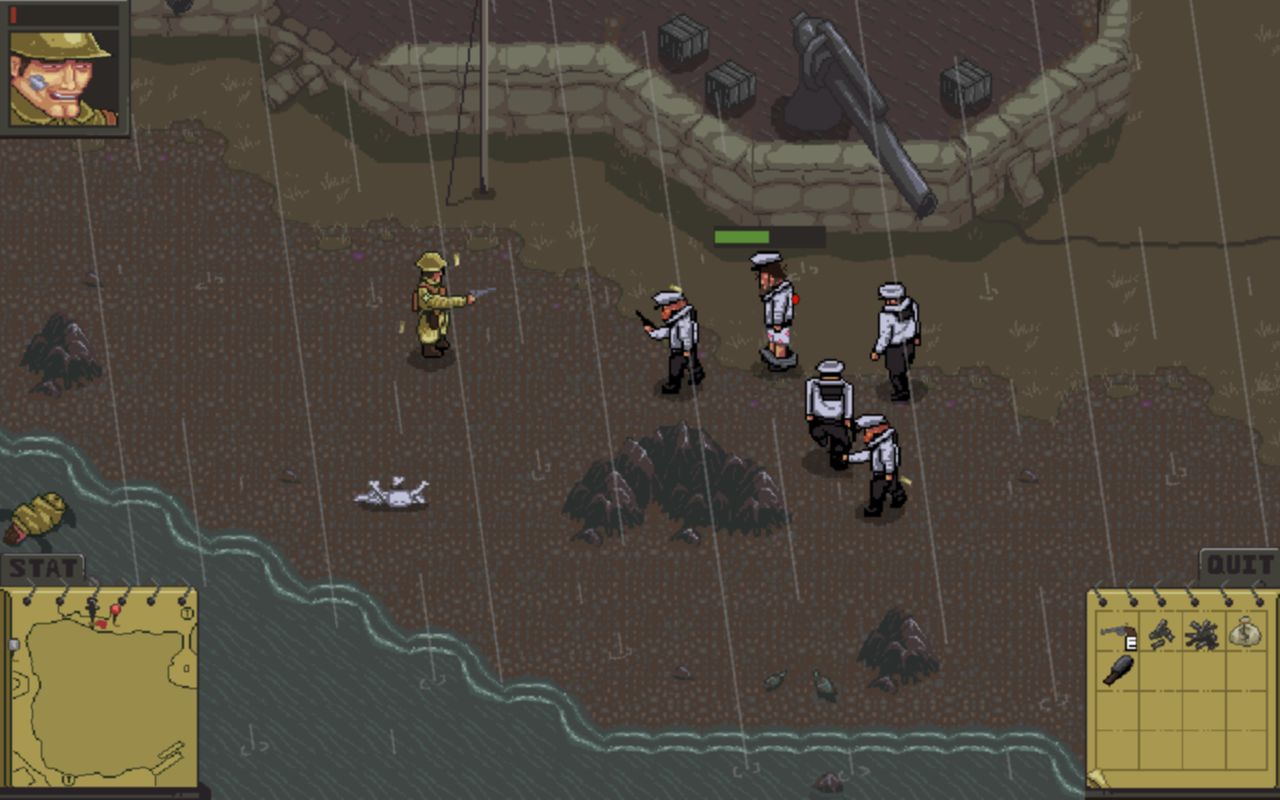Select the money bag inventory slot
The image size is (1280, 800).
pyautogui.click(x=1244, y=632)
